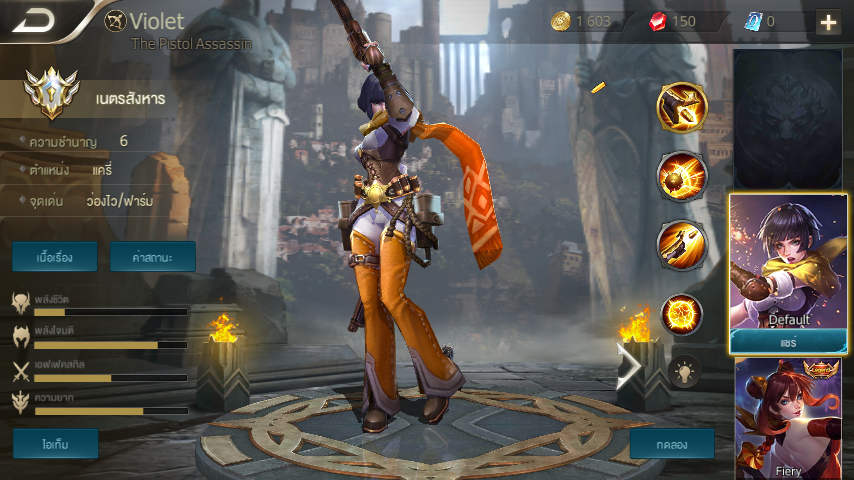View the flaming cannonball skill icon
Screen dimensions: 854x480
pos(682,176)
